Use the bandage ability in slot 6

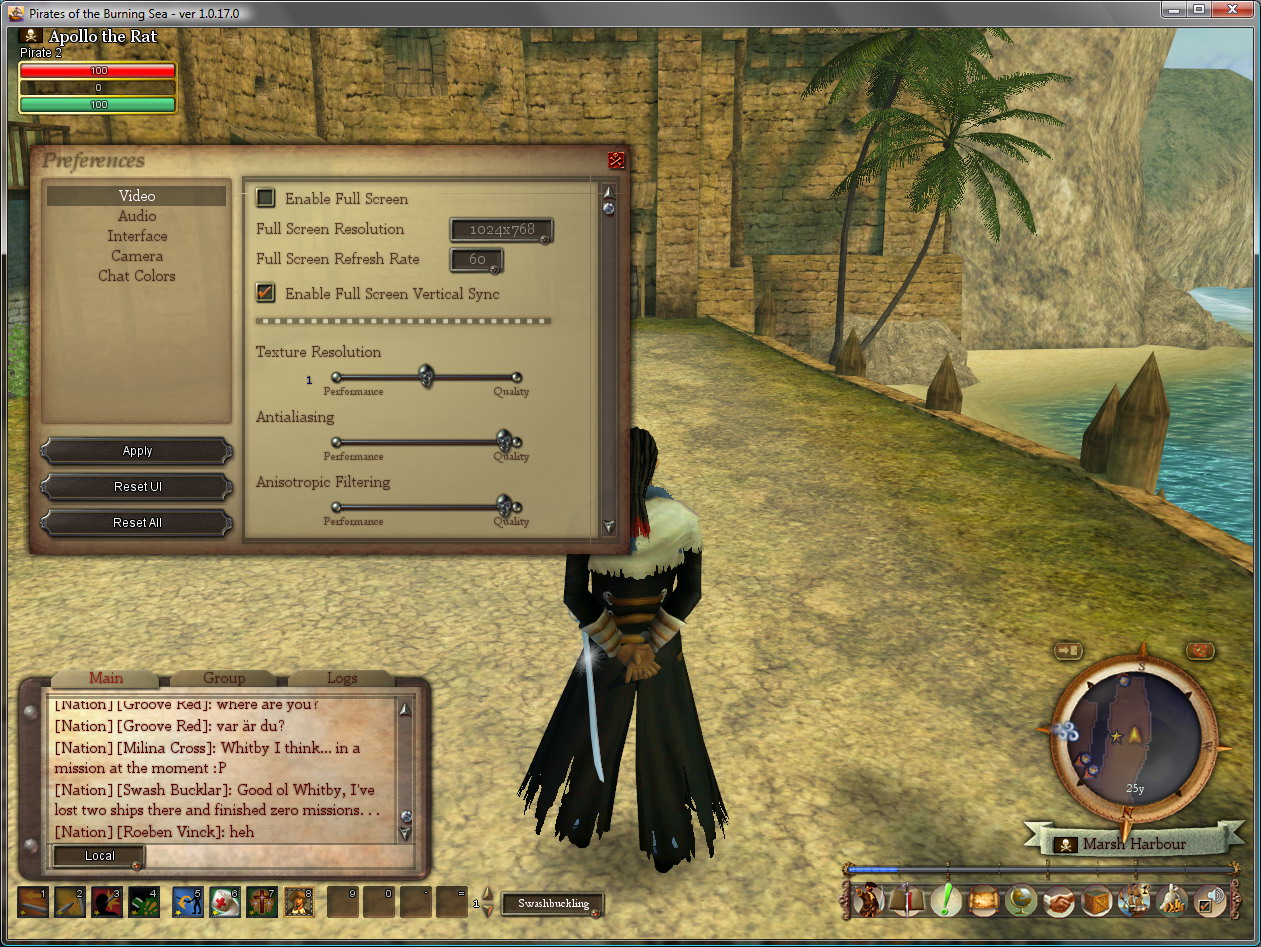pos(224,902)
